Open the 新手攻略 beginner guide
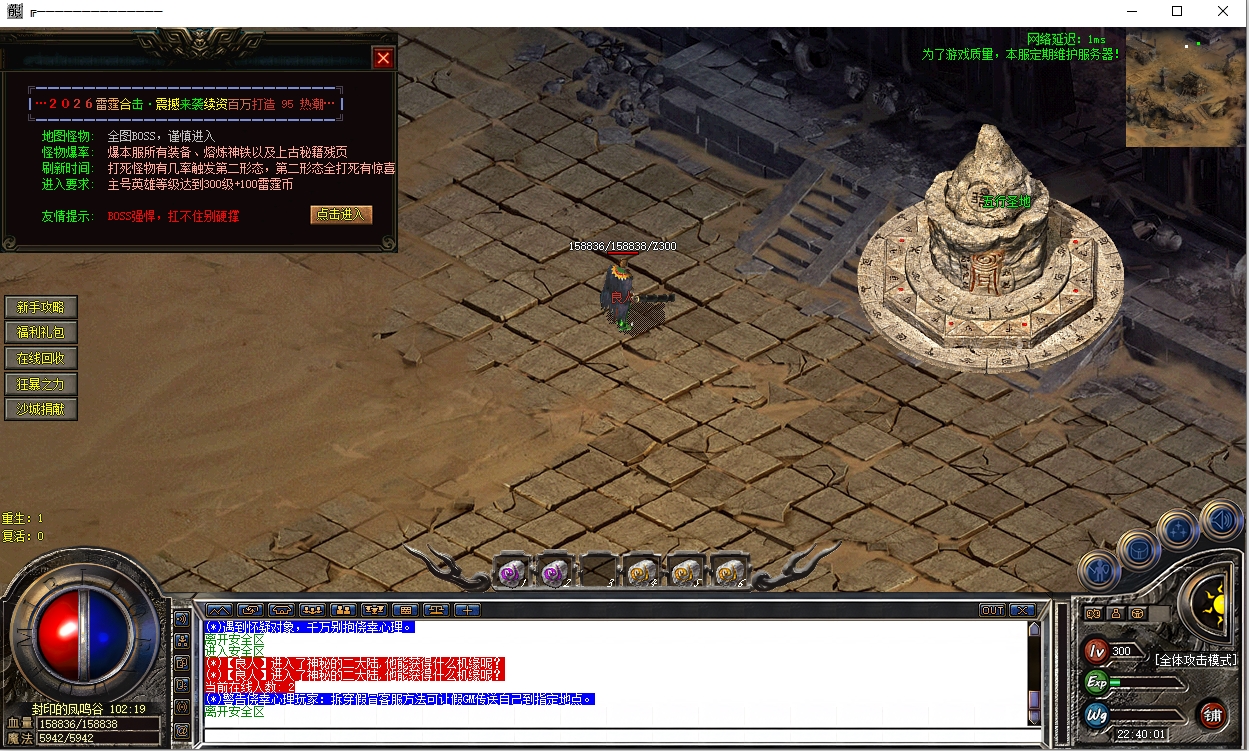Screen dimensions: 1249x751 click(x=41, y=307)
